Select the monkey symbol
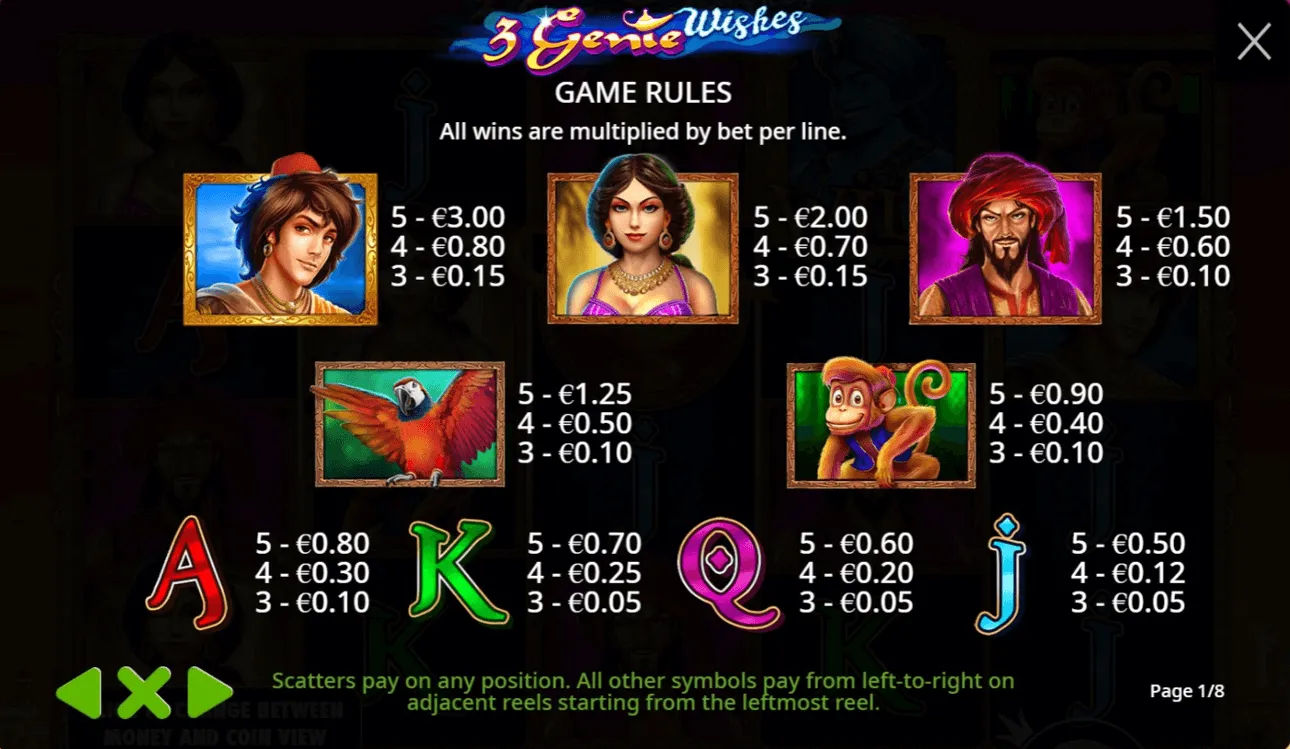Viewport: 1290px width, 749px height. click(x=880, y=422)
